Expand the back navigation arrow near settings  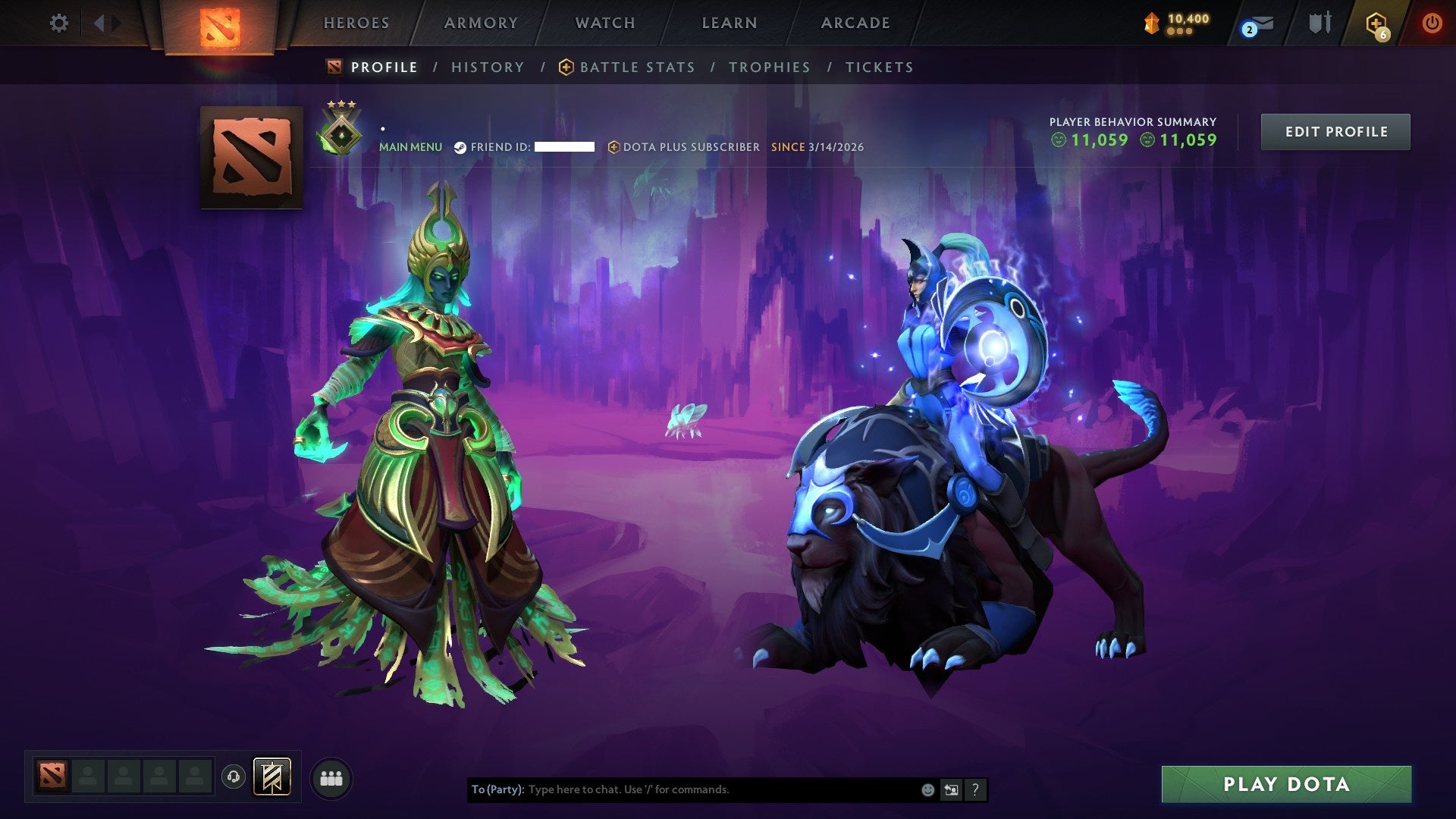[99, 23]
